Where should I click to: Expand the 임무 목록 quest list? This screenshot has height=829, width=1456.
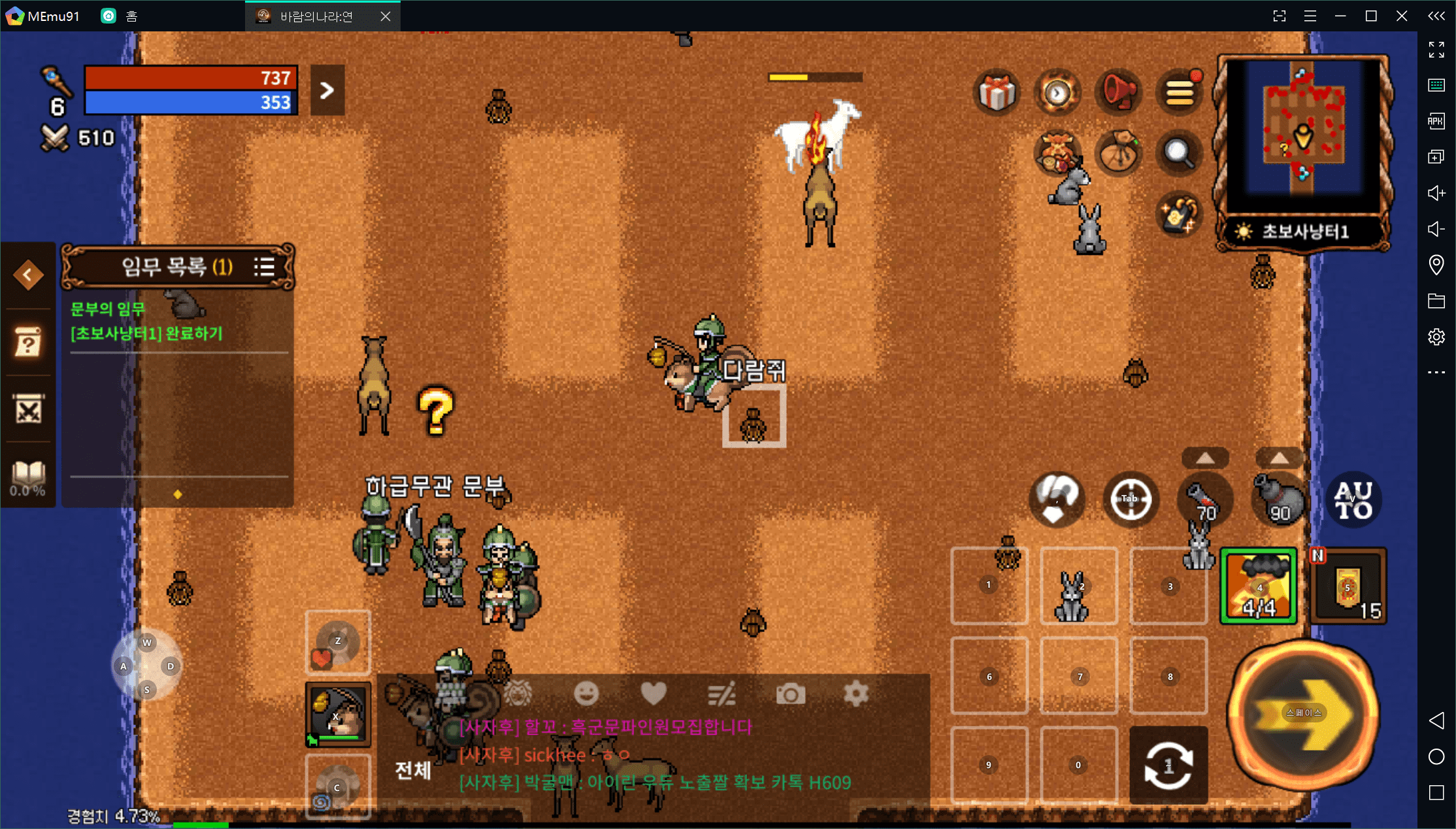[x=265, y=267]
